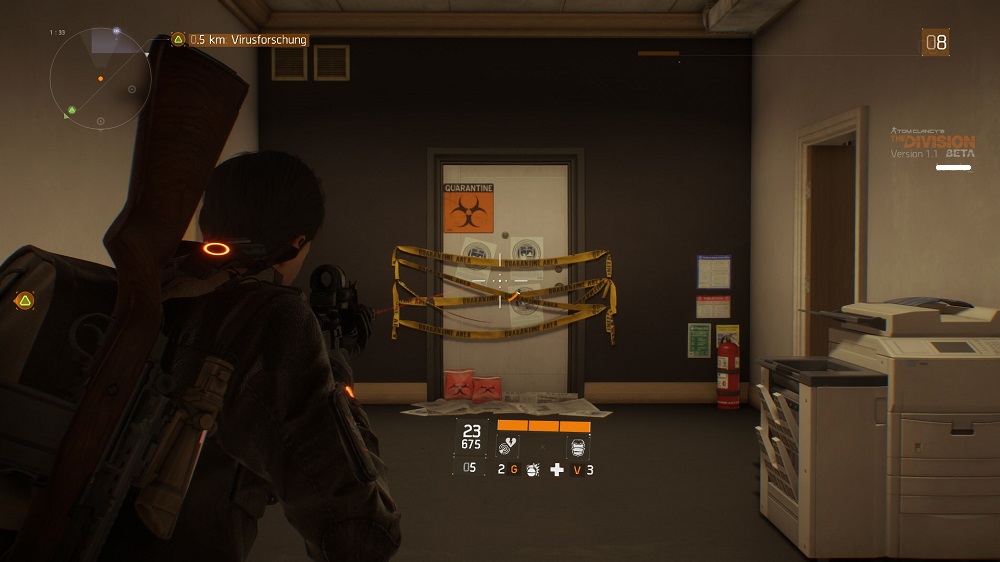This screenshot has width=1000, height=562.
Task: Select the level 08 badge
Action: pos(935,42)
